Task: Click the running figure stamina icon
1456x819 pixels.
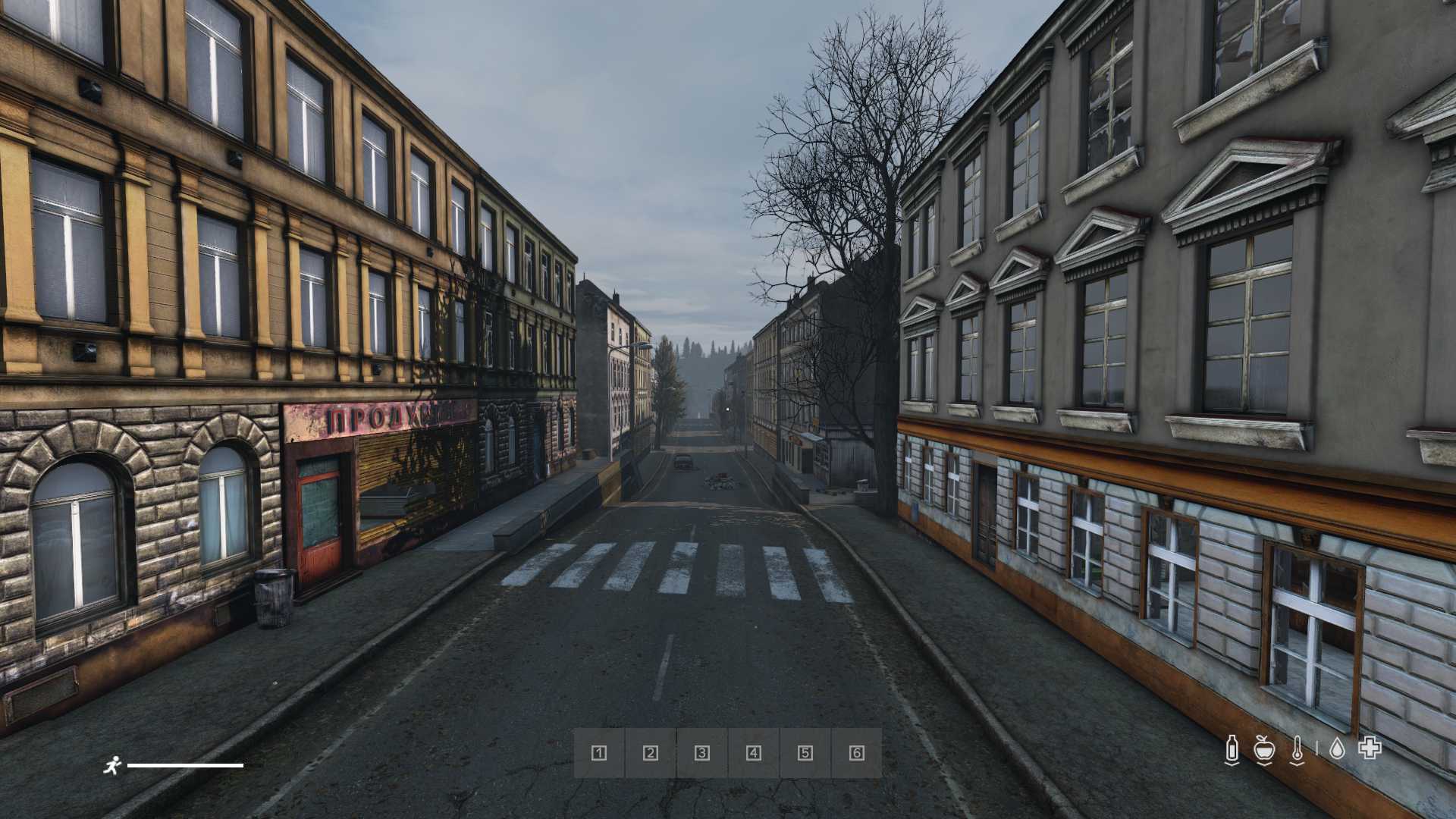Action: 112,766
